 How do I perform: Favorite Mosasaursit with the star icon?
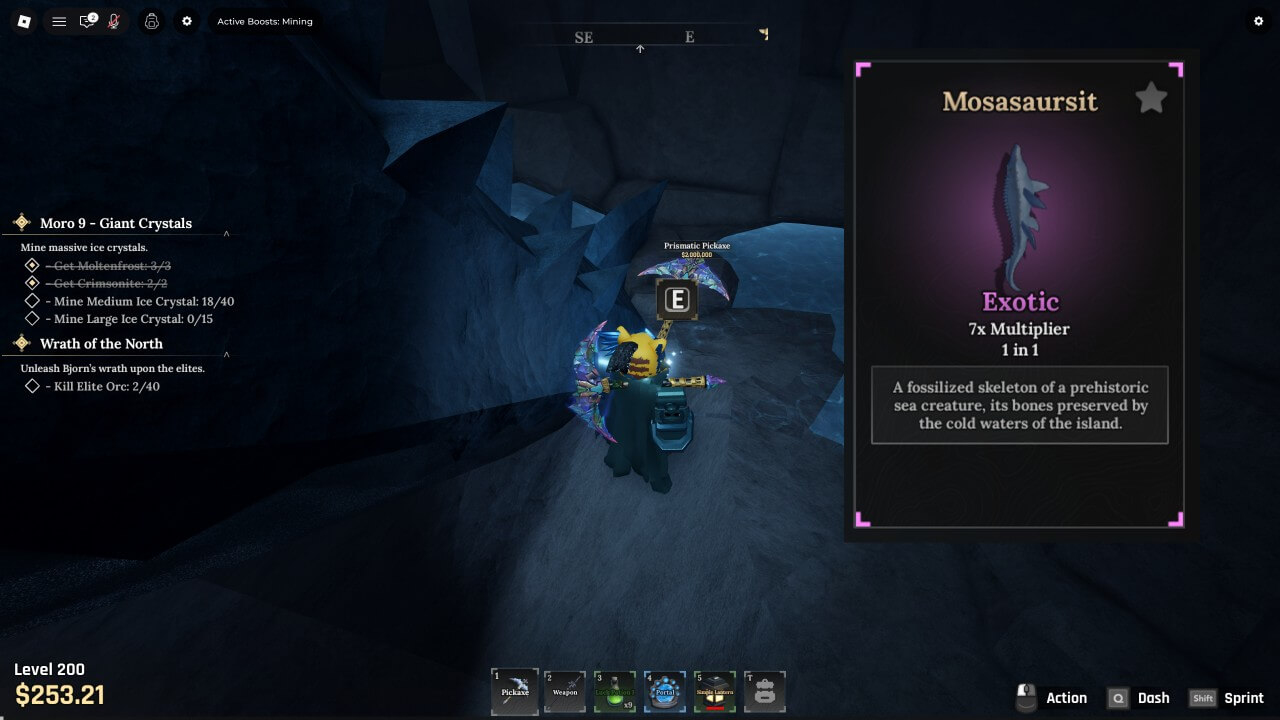point(1151,98)
